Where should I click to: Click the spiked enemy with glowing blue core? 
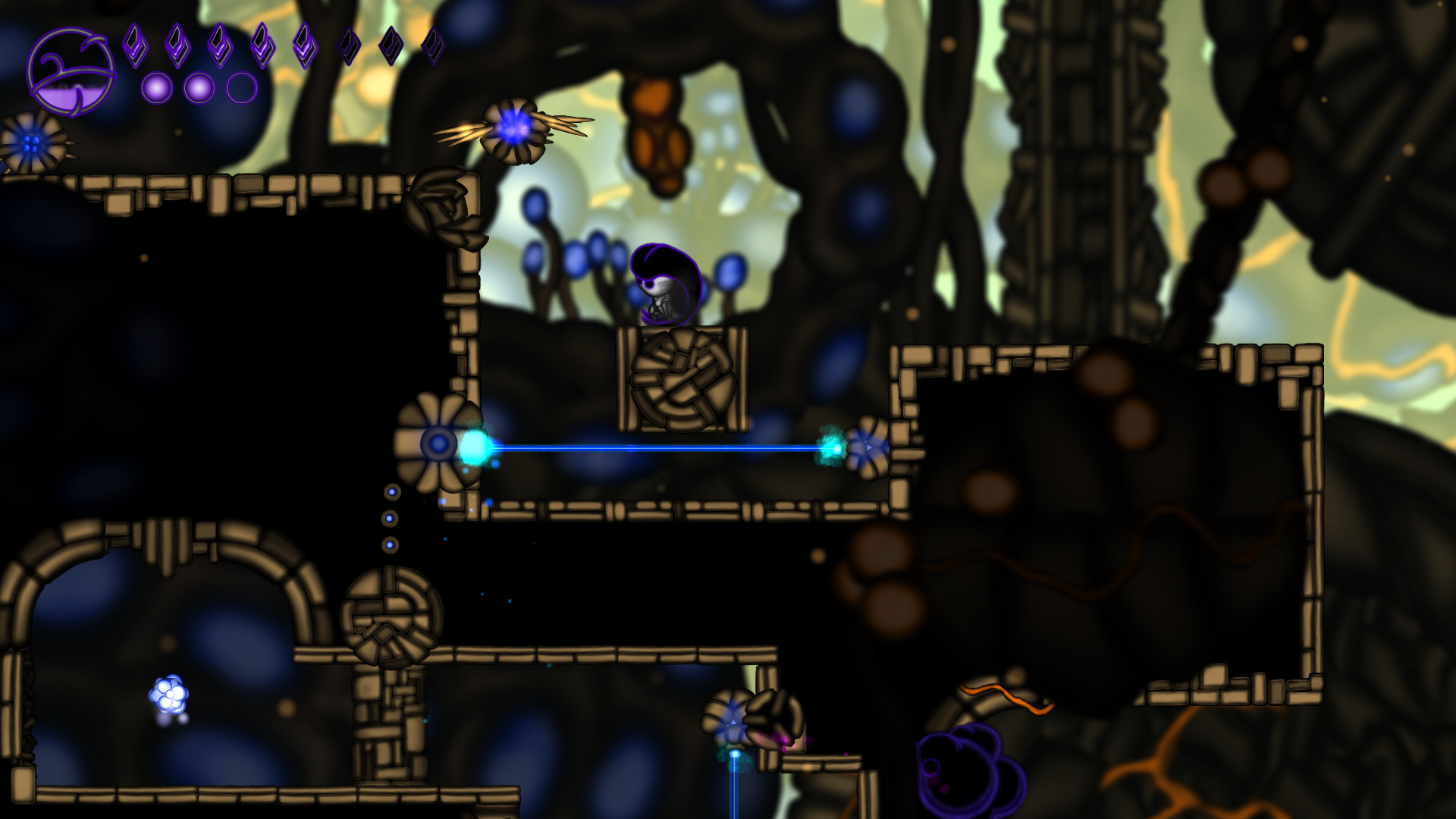tap(512, 129)
